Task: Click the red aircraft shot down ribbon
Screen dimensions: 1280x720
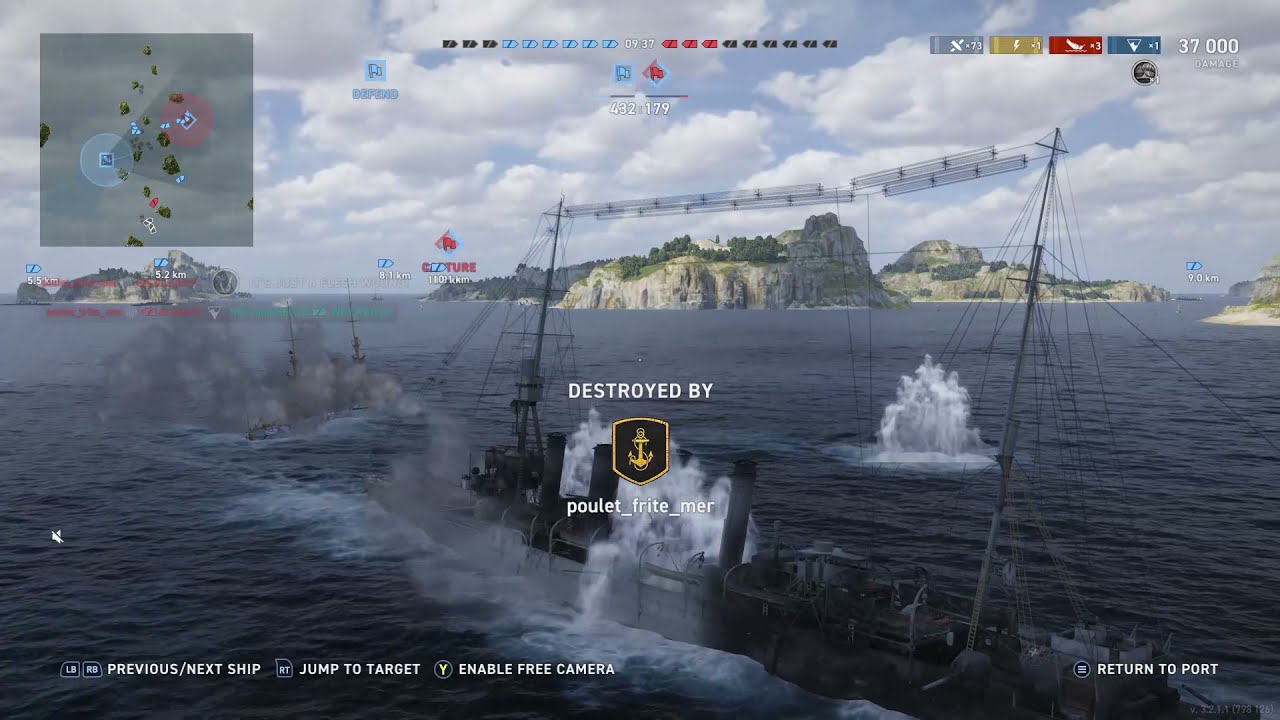Action: [x=1075, y=45]
